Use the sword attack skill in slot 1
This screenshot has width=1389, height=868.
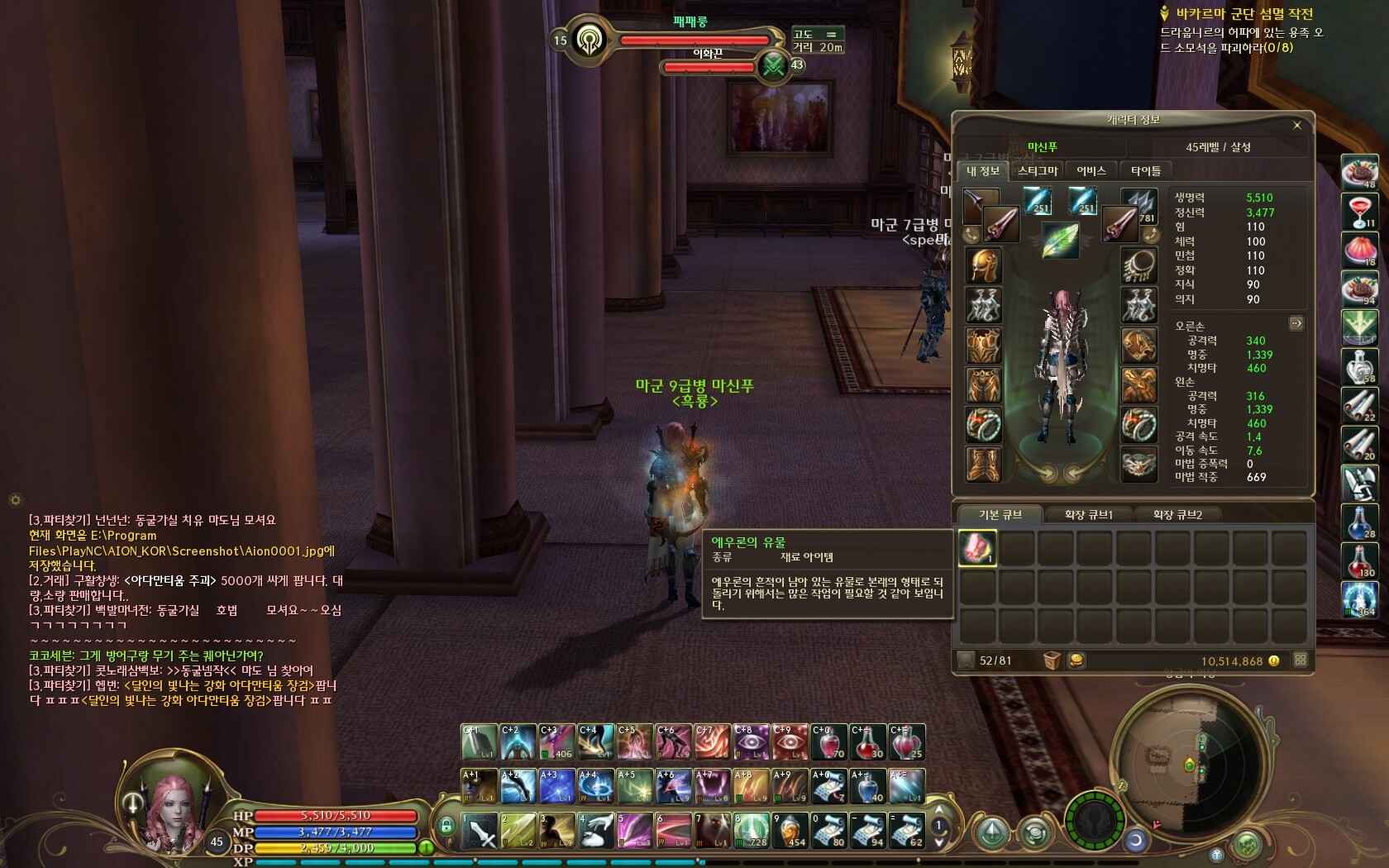(x=480, y=830)
